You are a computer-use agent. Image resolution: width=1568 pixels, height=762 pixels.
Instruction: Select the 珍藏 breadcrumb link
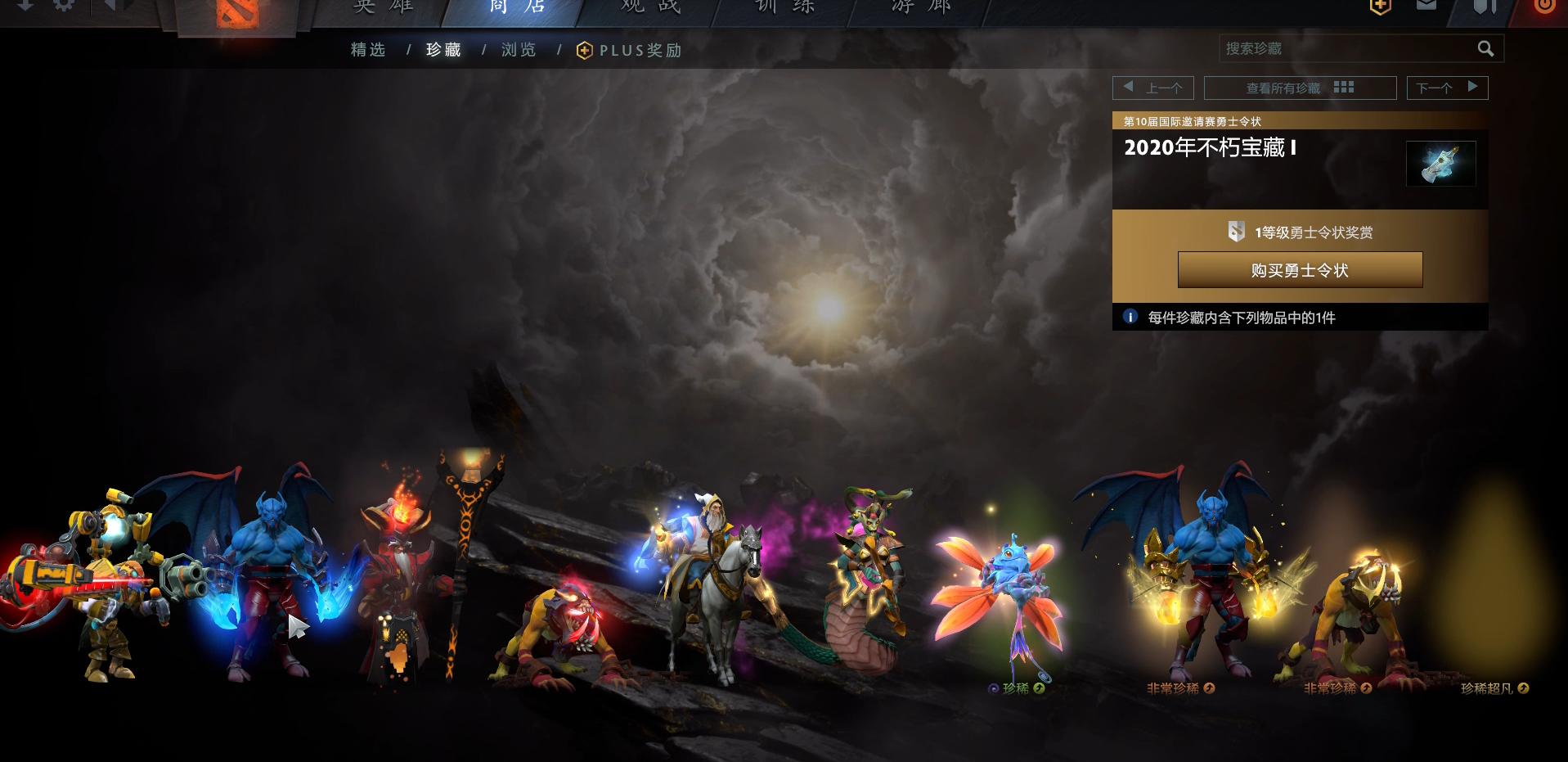[x=443, y=49]
